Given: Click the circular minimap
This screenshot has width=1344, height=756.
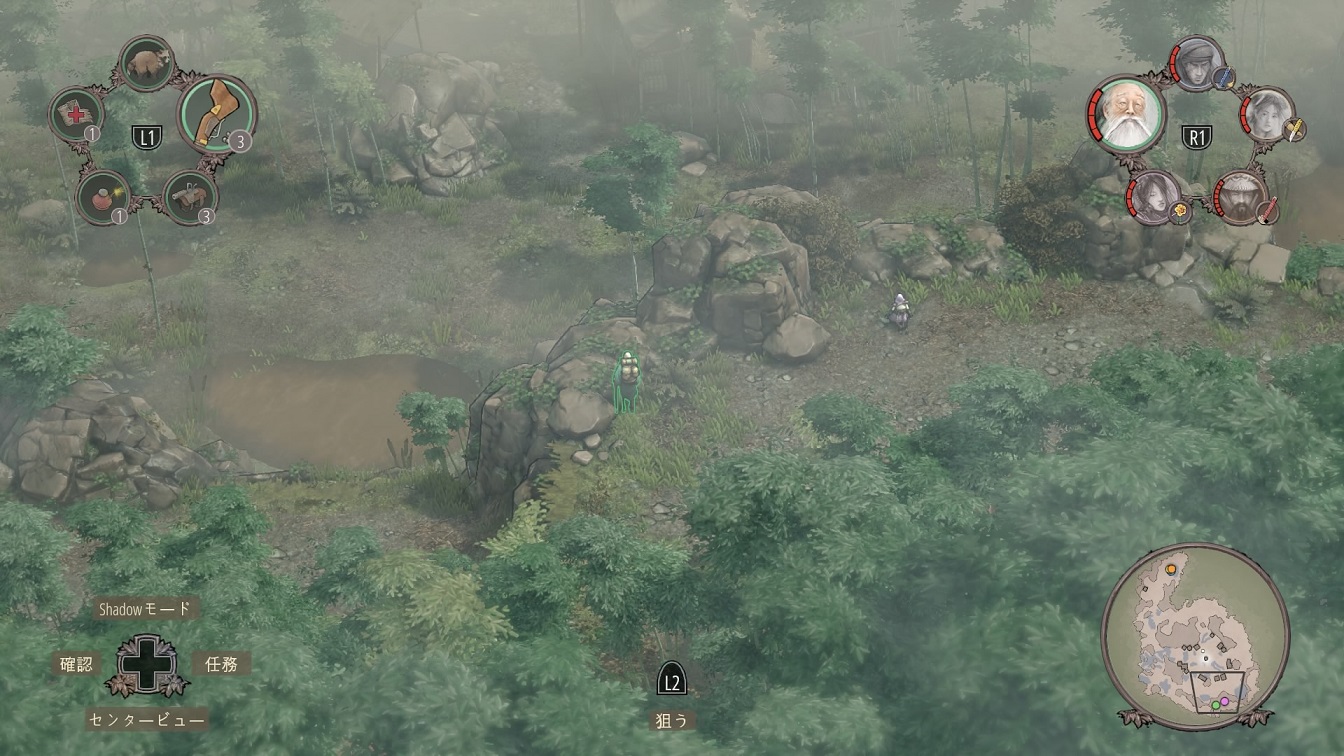Looking at the screenshot, I should pyautogui.click(x=1195, y=636).
